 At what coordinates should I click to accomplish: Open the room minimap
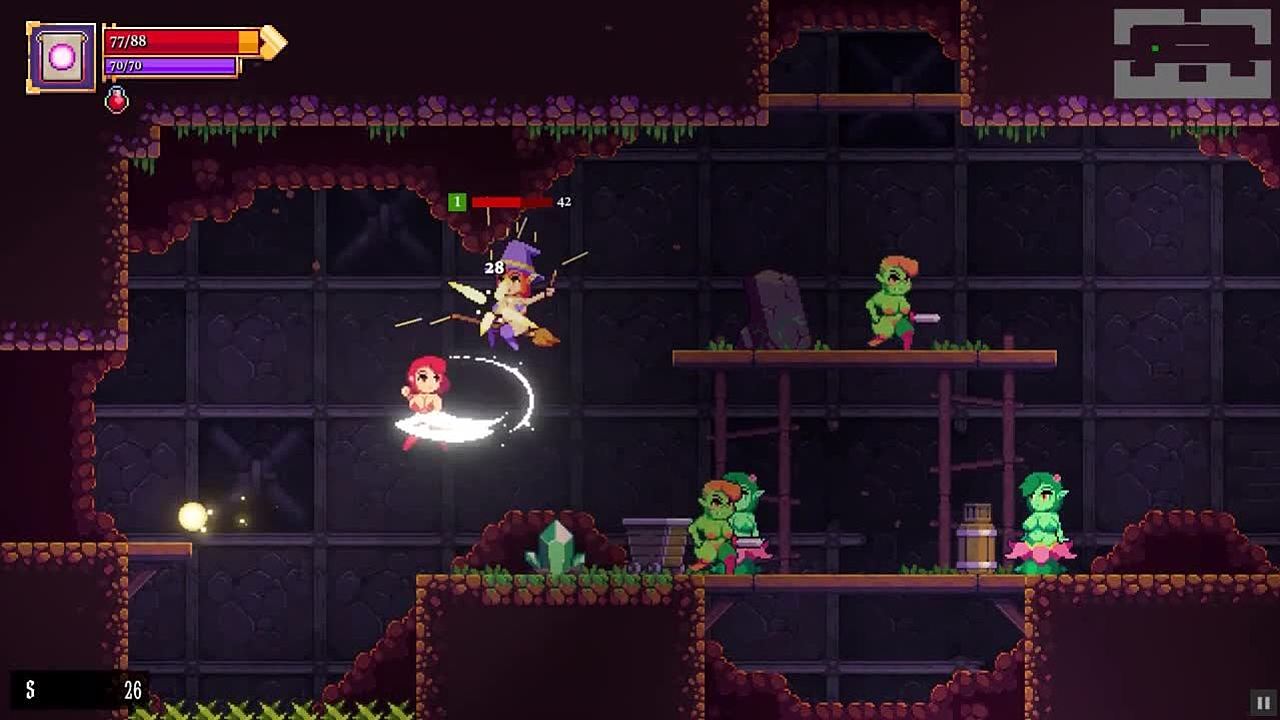pyautogui.click(x=1192, y=54)
